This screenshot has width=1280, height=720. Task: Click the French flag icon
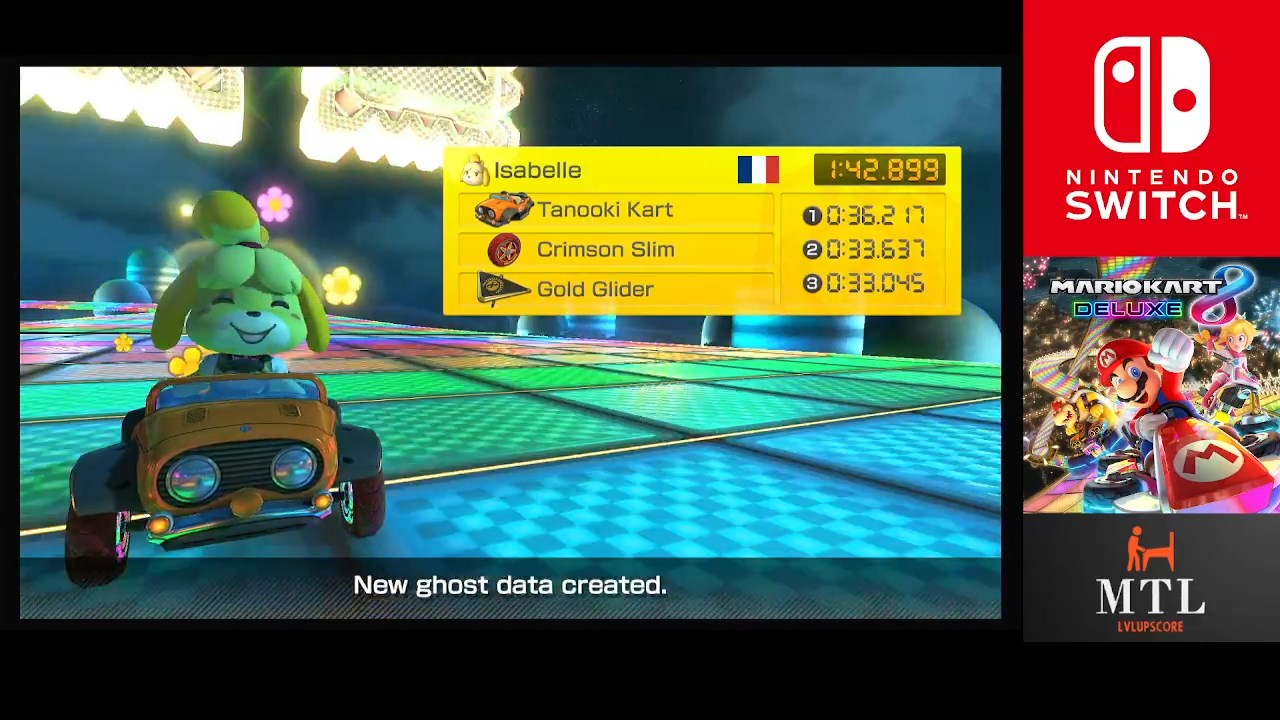point(758,169)
